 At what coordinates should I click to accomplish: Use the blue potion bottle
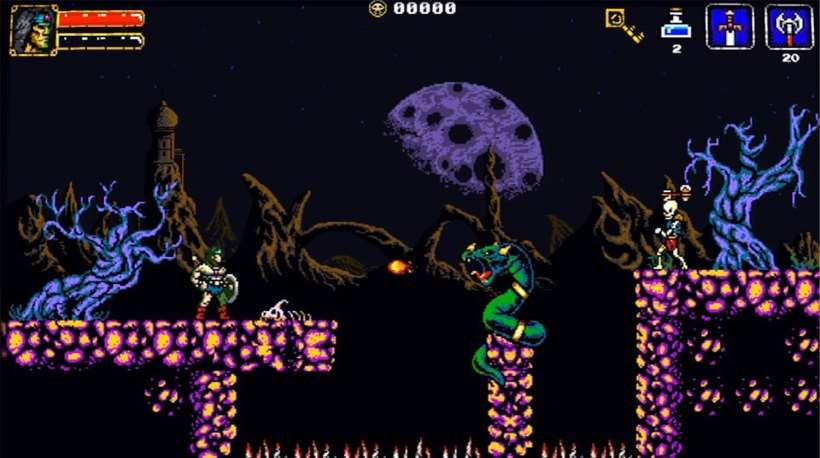(x=676, y=24)
